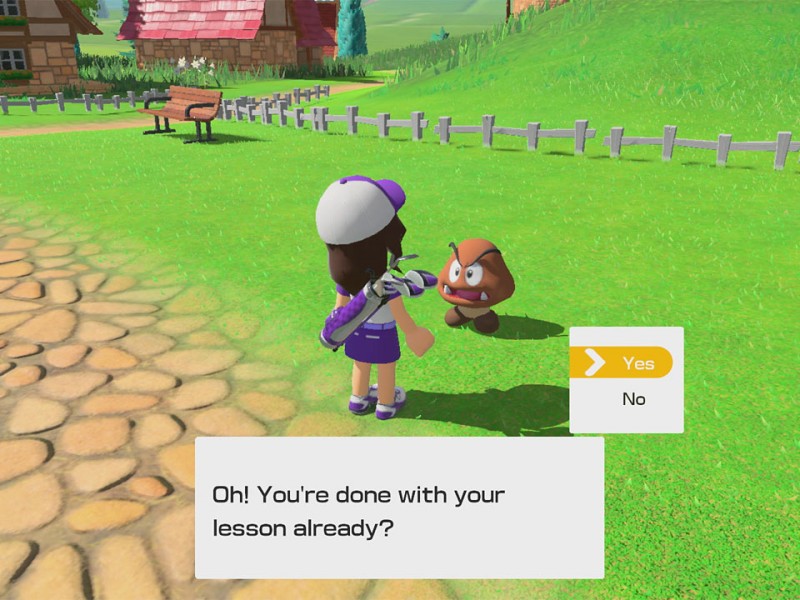Choose the Yes dialogue option
The width and height of the screenshot is (800, 600).
pyautogui.click(x=627, y=363)
